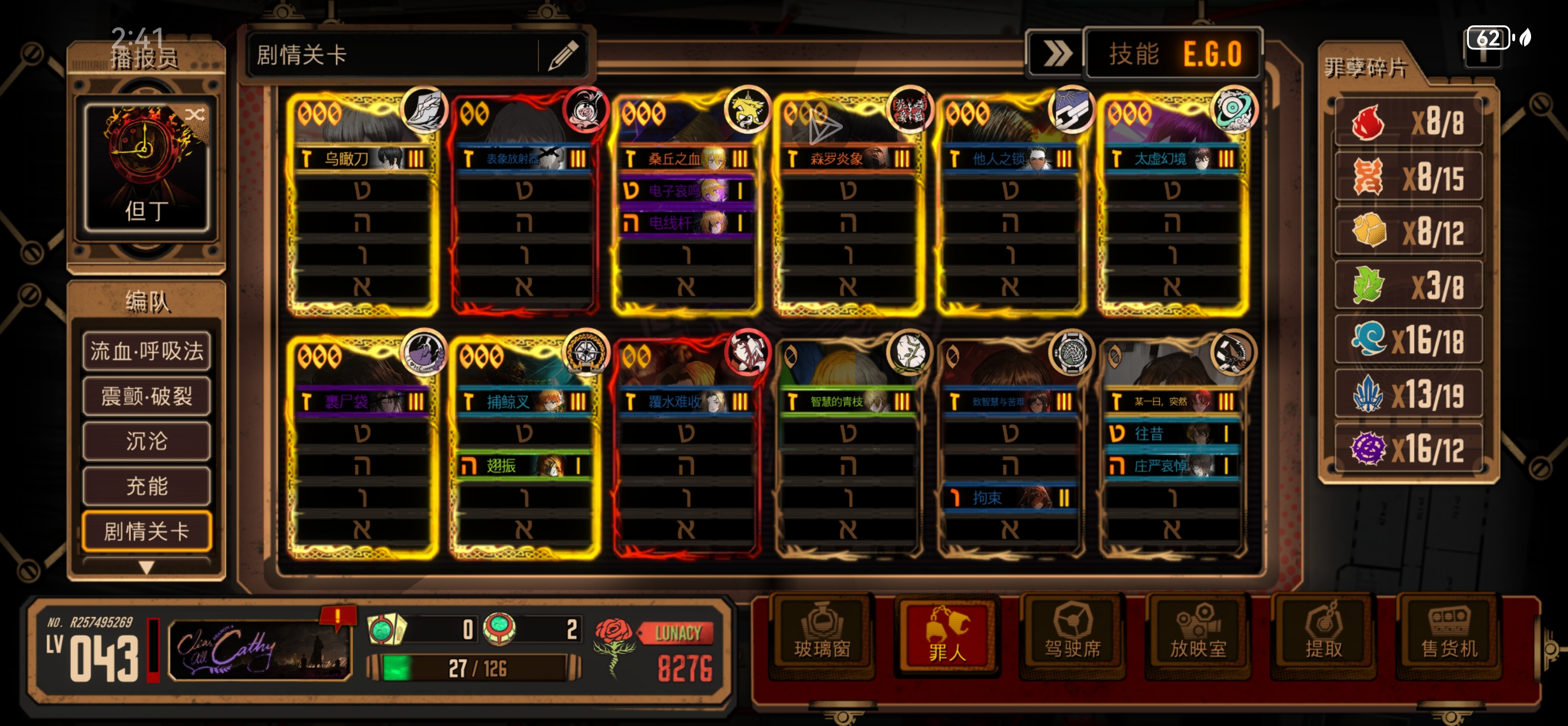Edit the team name with the pencil icon
Screen dimensions: 1568x726
[563, 55]
